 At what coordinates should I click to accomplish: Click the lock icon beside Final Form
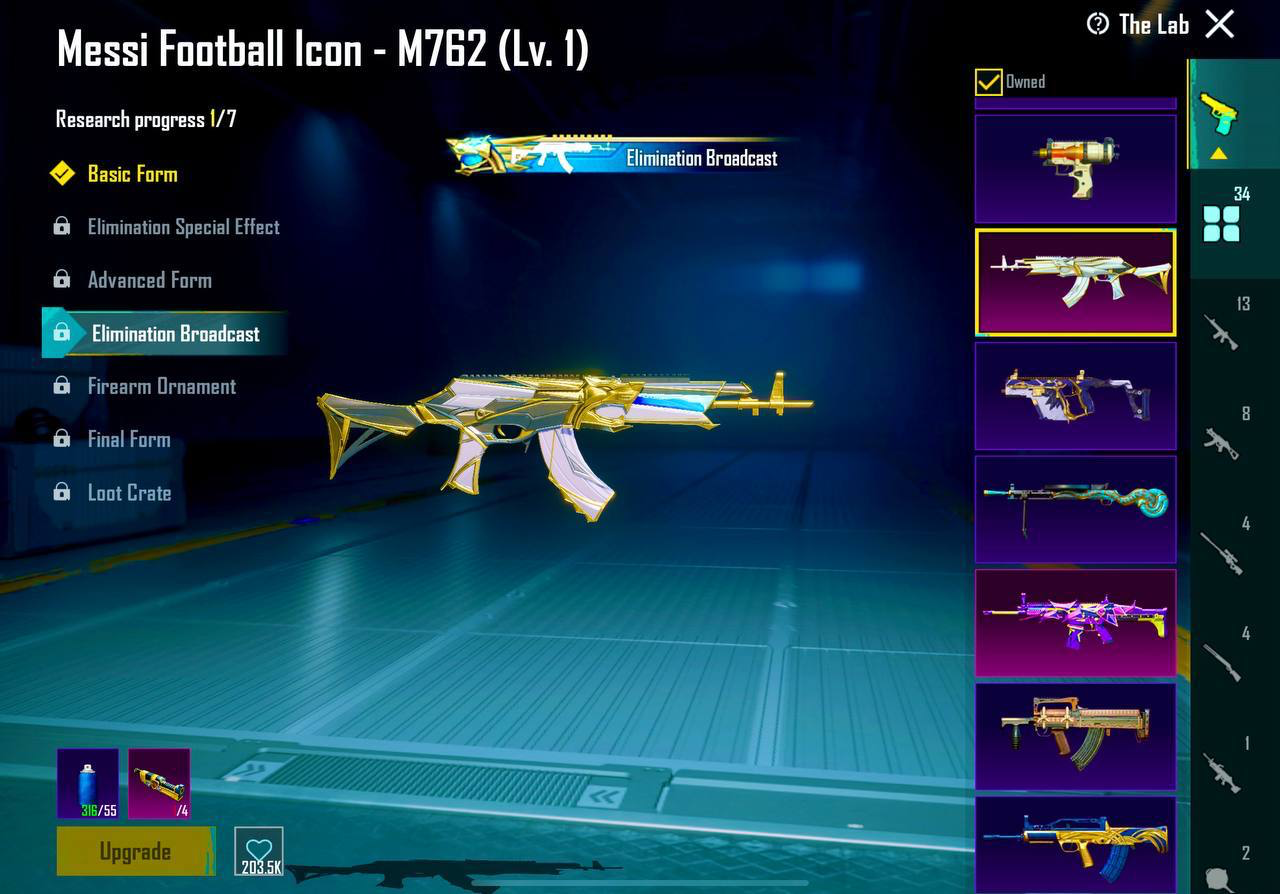[63, 438]
